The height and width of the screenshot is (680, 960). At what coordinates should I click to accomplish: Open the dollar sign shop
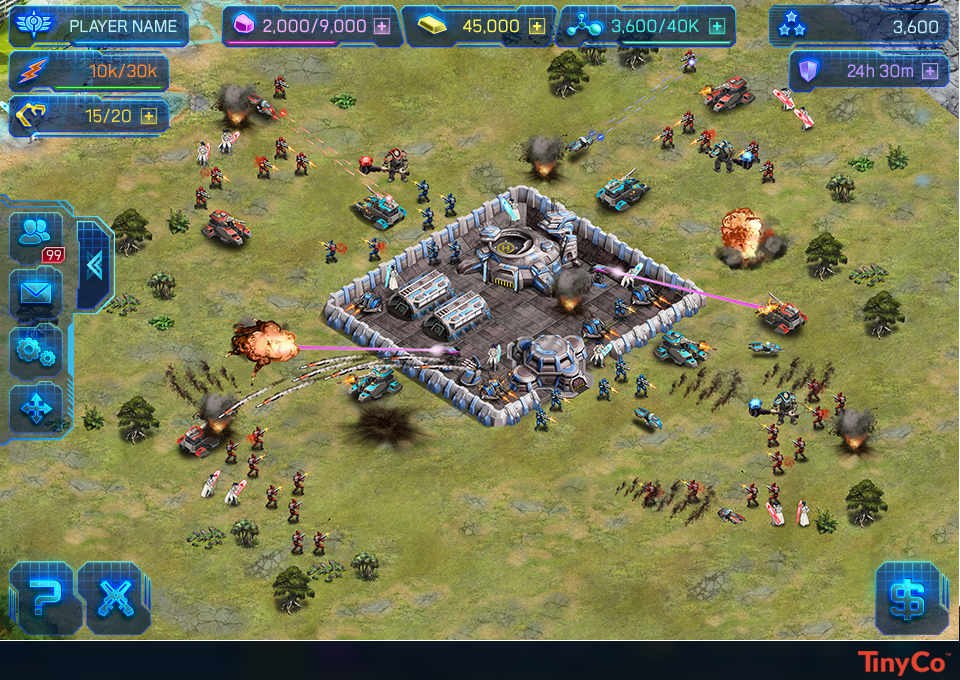coord(910,597)
